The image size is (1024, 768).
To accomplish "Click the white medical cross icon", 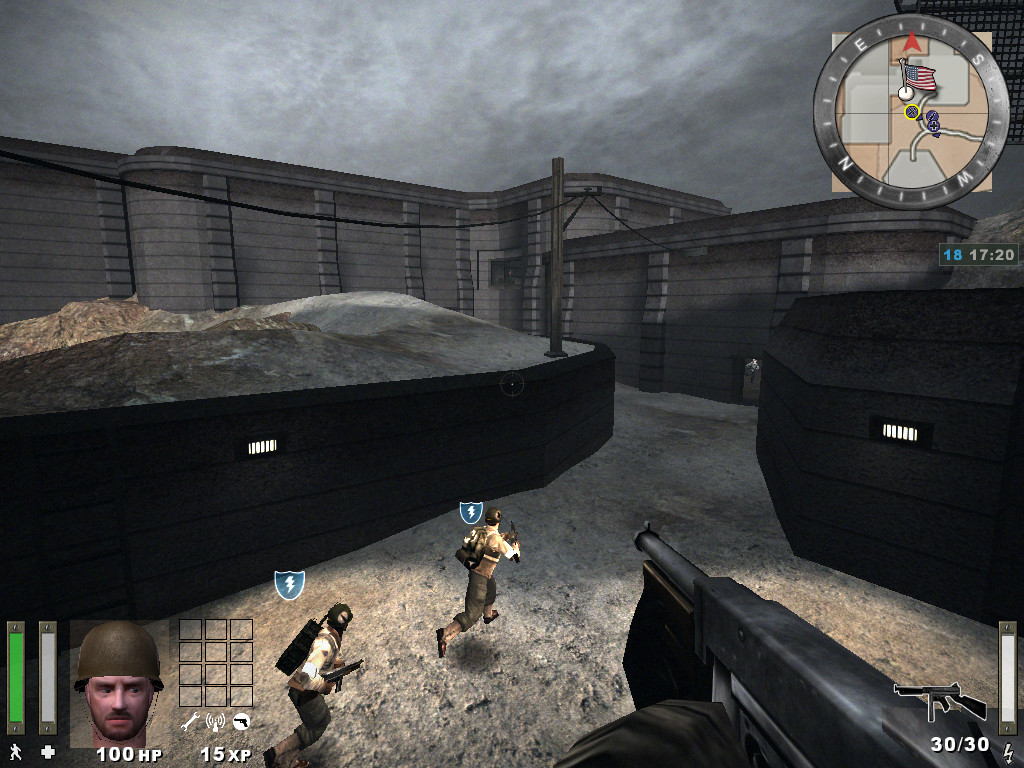I will 47,750.
